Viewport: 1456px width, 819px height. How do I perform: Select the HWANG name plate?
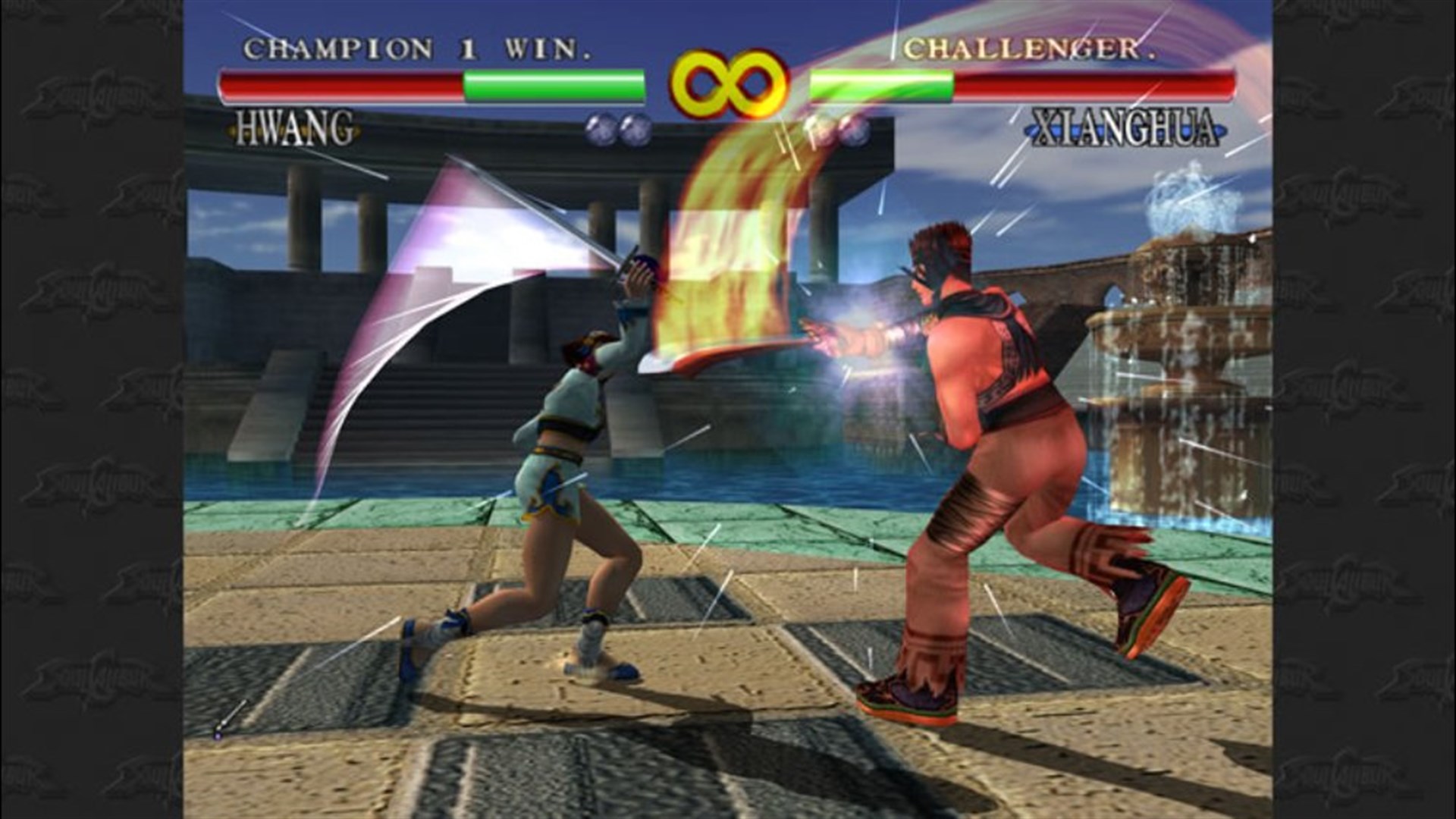(294, 129)
